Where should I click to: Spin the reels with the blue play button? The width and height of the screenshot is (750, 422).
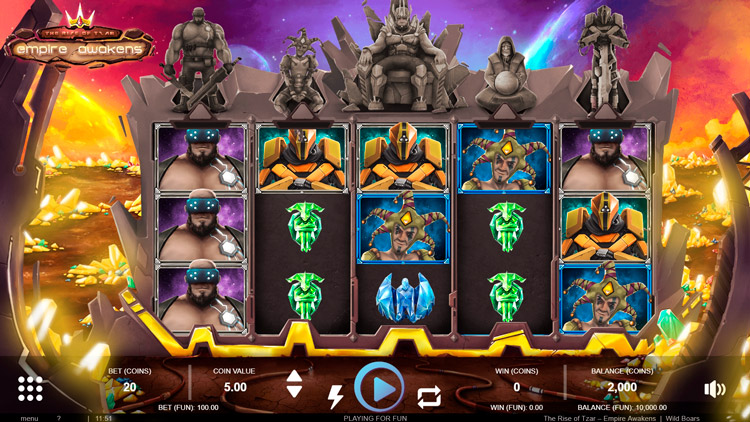[379, 387]
